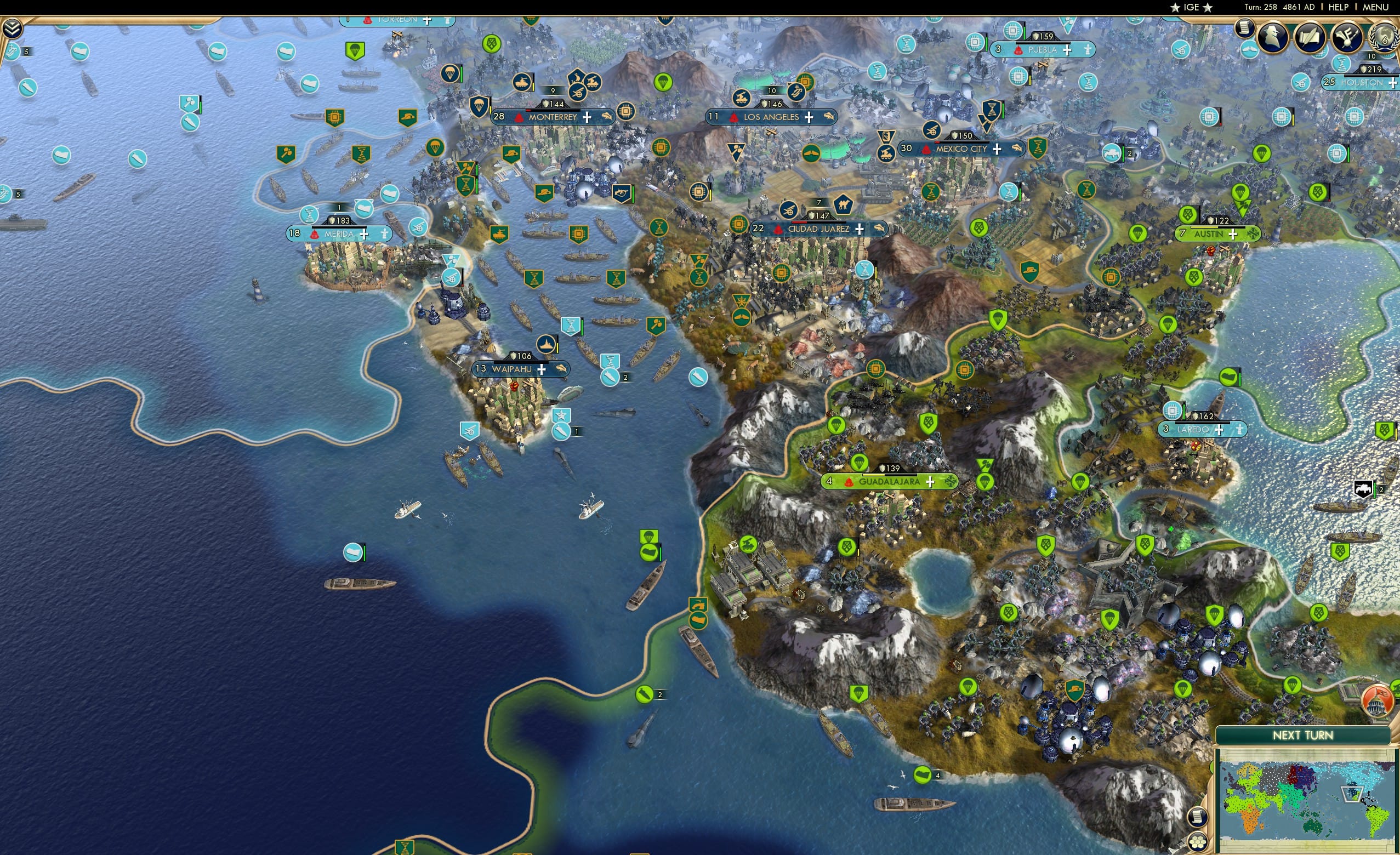This screenshot has width=1400, height=855.
Task: Click HELP in the top menu bar
Action: 1340,7
